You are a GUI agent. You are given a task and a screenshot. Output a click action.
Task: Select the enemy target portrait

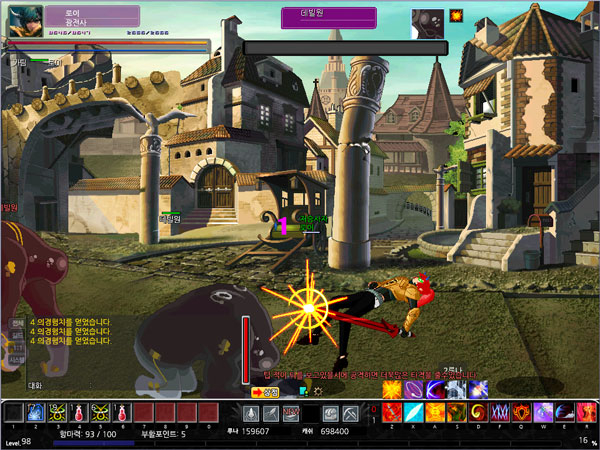(x=428, y=22)
